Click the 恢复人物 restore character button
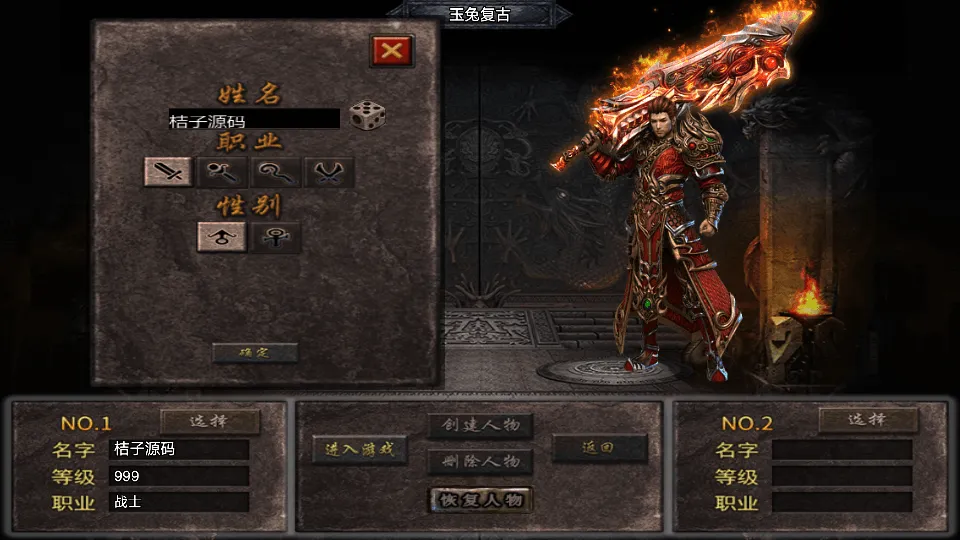 (x=480, y=499)
